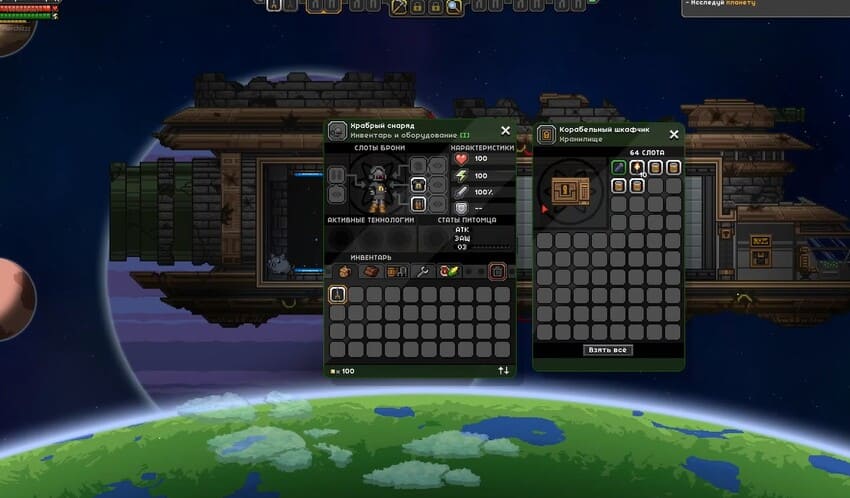Sort inventory with the arrows button

[x=503, y=371]
